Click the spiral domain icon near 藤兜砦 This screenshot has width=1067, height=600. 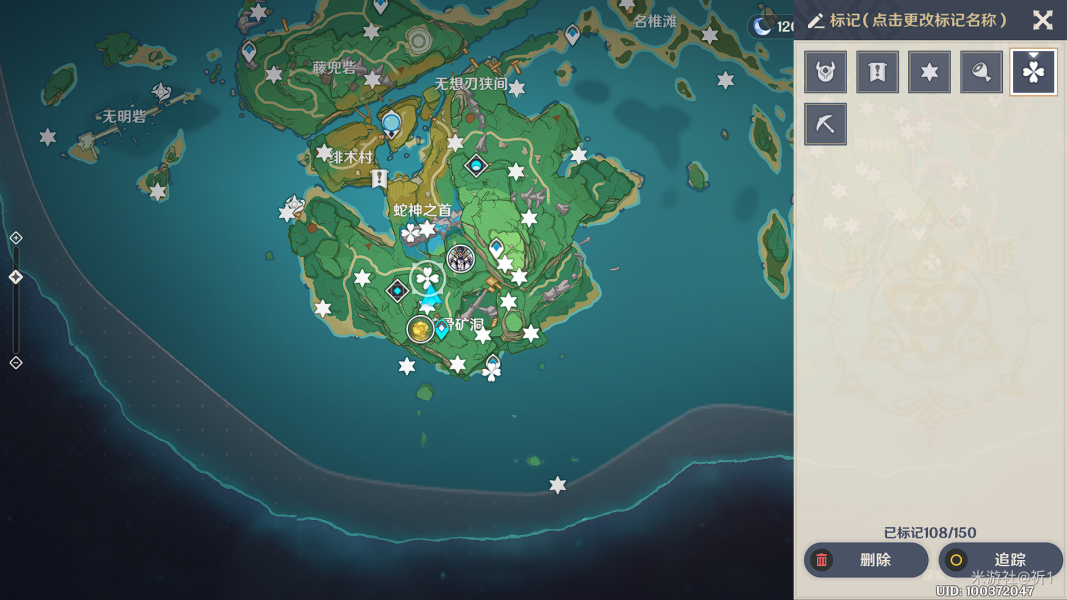[x=419, y=40]
